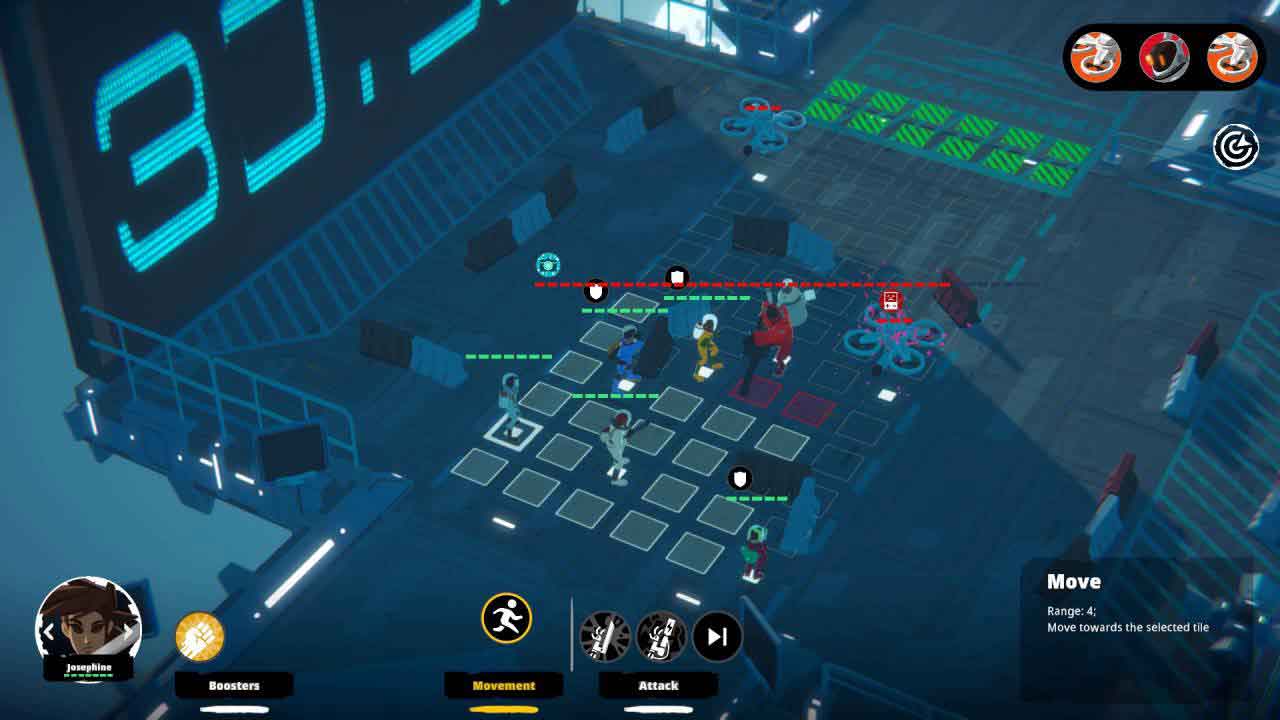
Task: Switch to the Attack category
Action: 658,685
